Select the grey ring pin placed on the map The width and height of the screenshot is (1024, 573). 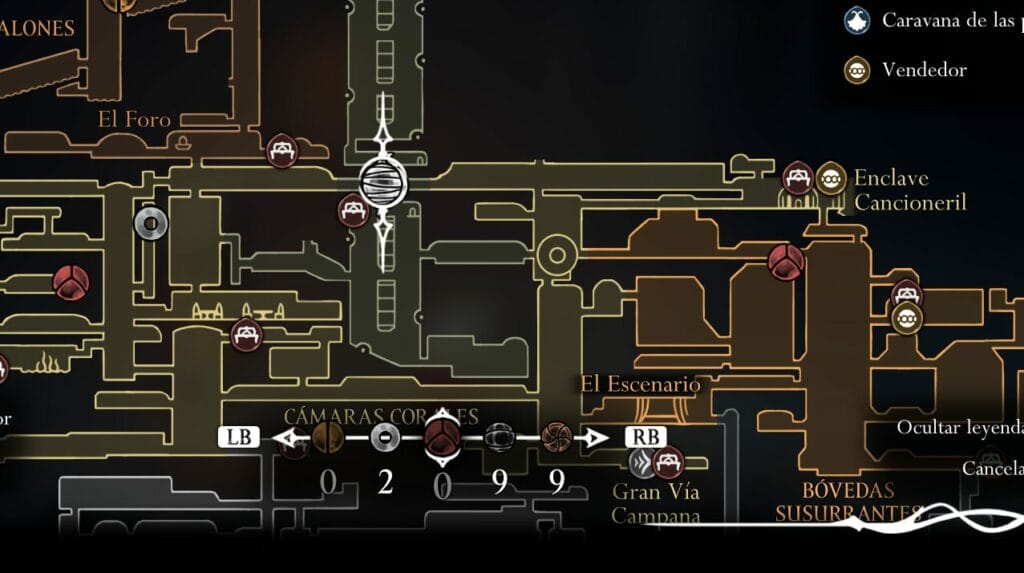click(150, 224)
